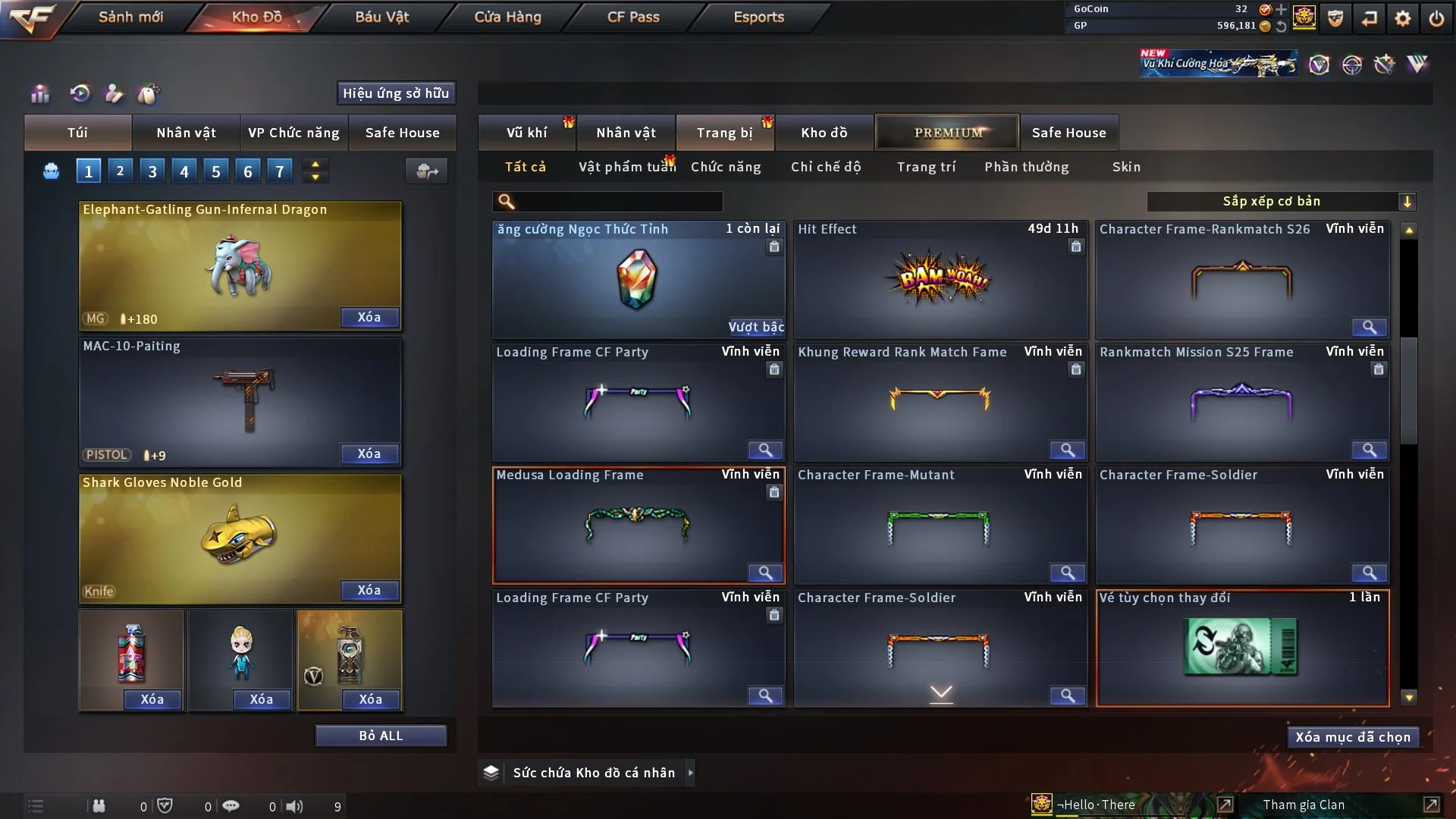
Task: Filter items by Trang trí
Action: 926,167
